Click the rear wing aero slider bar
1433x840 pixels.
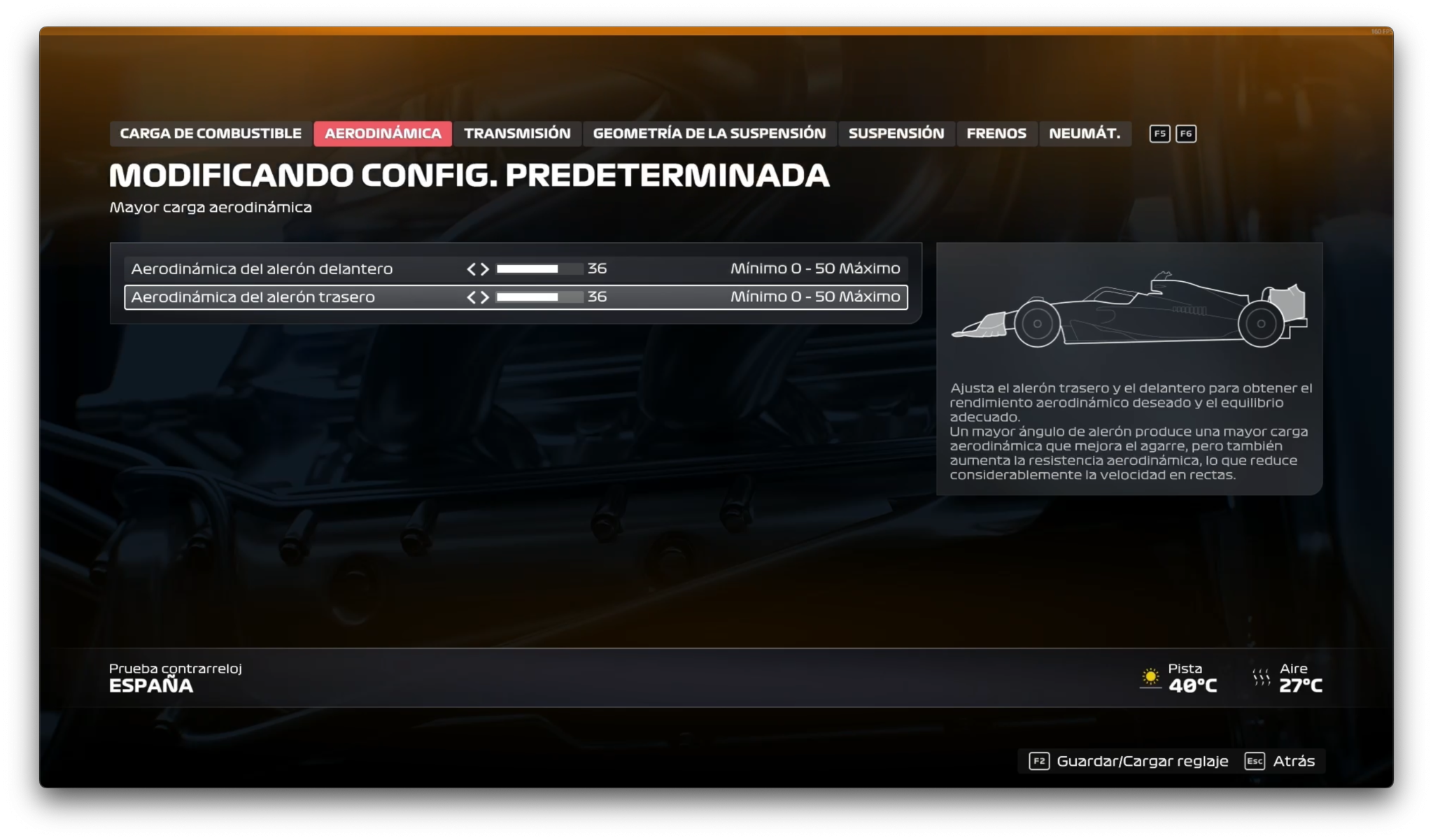click(x=539, y=297)
